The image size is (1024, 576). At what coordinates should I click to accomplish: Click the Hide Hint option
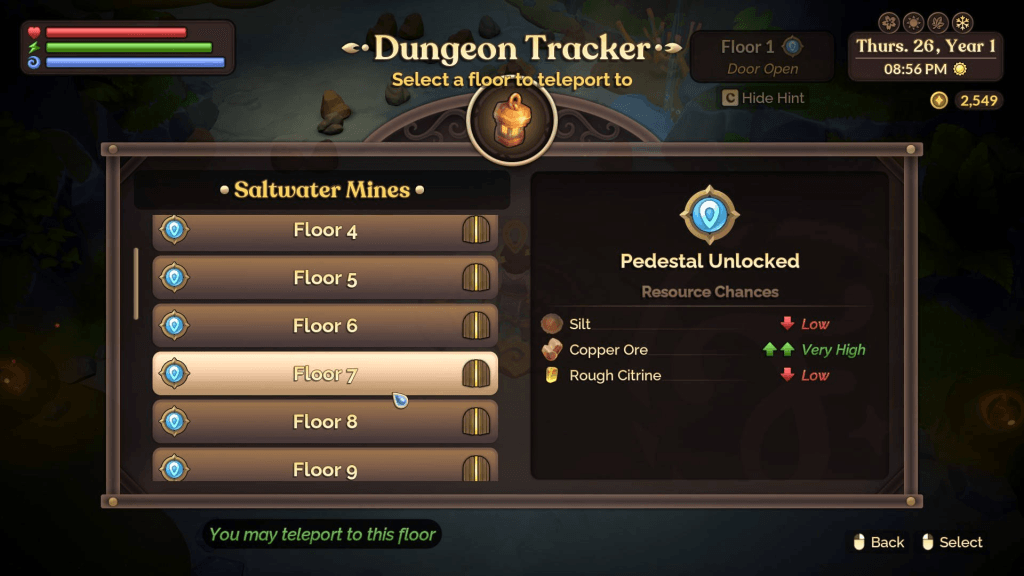click(764, 98)
